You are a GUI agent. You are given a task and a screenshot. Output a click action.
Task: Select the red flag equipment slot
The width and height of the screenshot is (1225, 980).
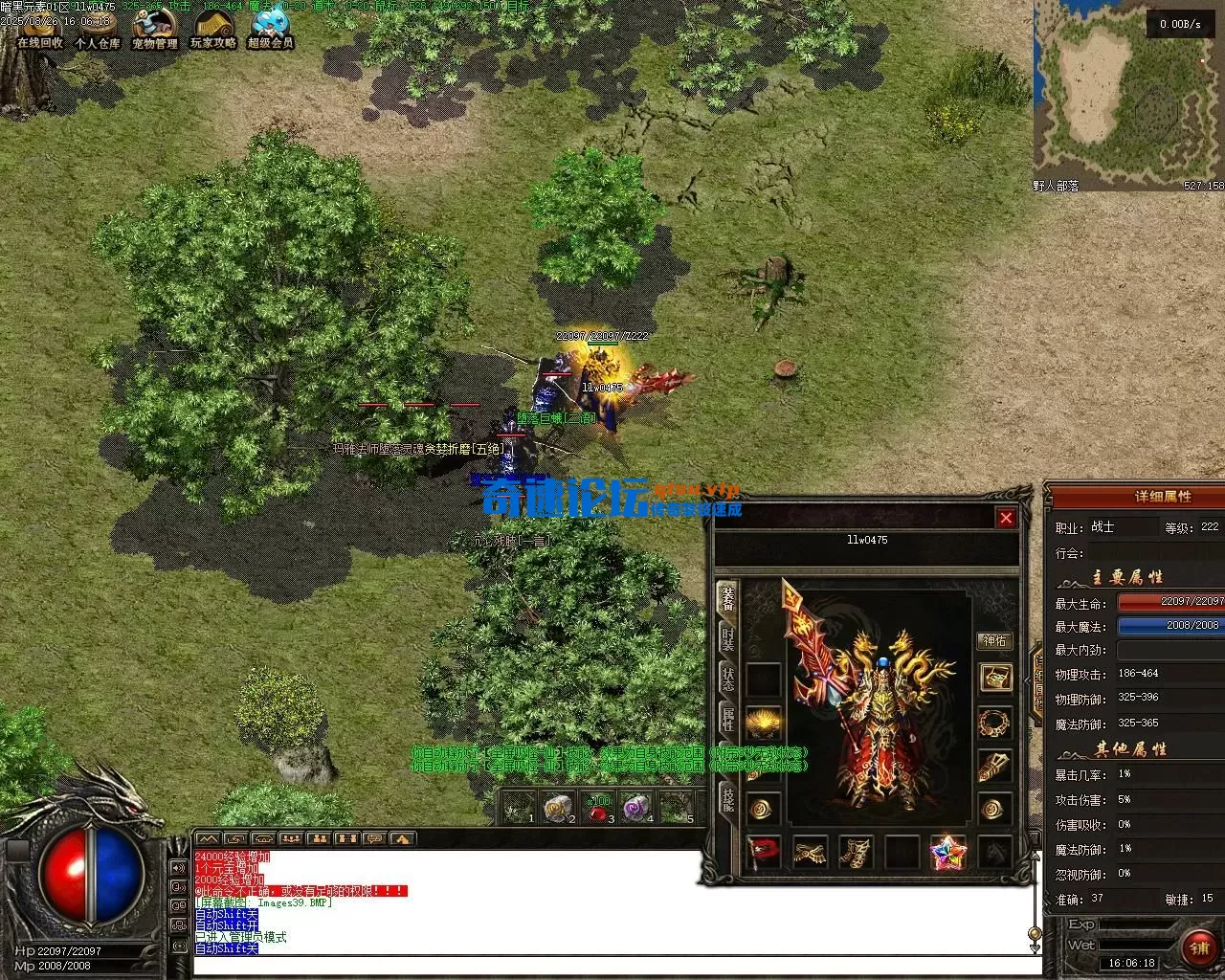[763, 852]
